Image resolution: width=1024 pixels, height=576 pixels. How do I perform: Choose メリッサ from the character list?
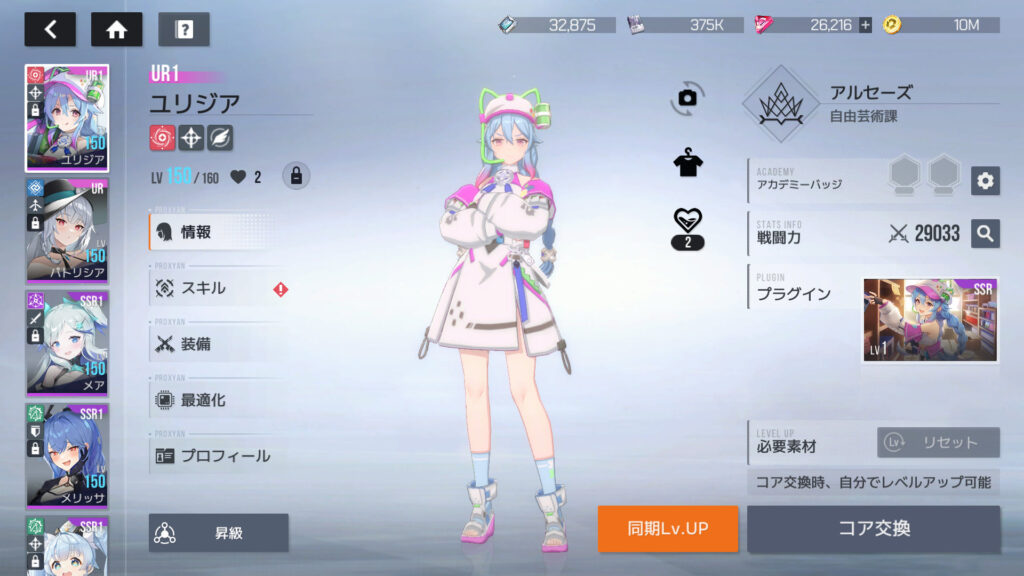[67, 456]
